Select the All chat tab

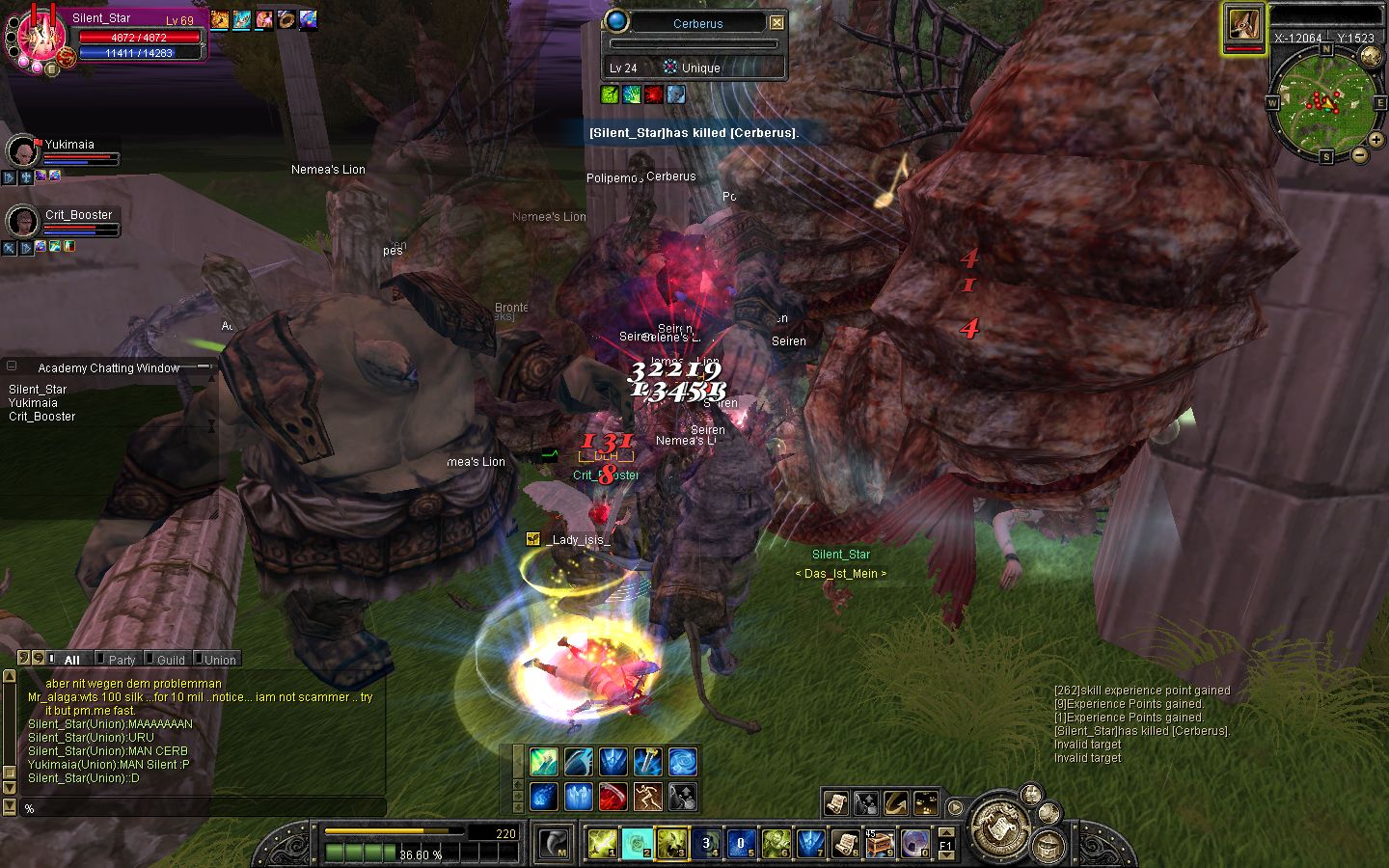pyautogui.click(x=71, y=660)
